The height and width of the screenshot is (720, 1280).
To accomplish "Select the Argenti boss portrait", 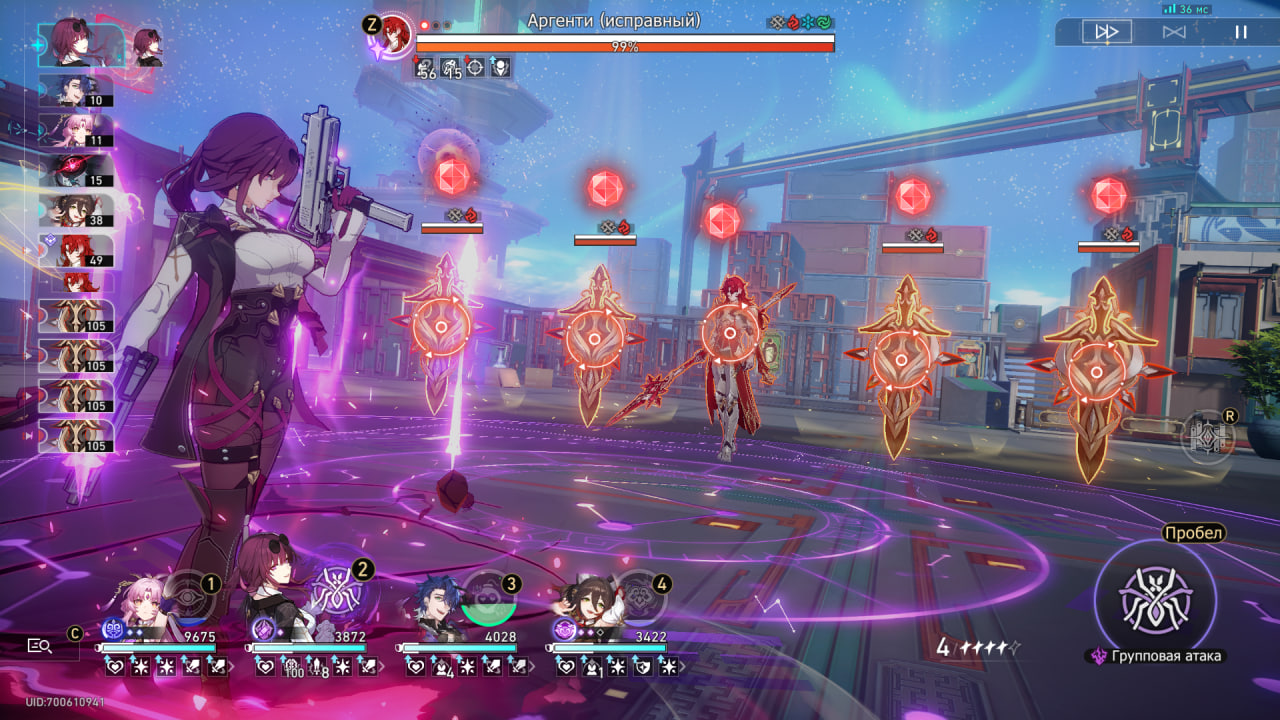I will click(397, 32).
